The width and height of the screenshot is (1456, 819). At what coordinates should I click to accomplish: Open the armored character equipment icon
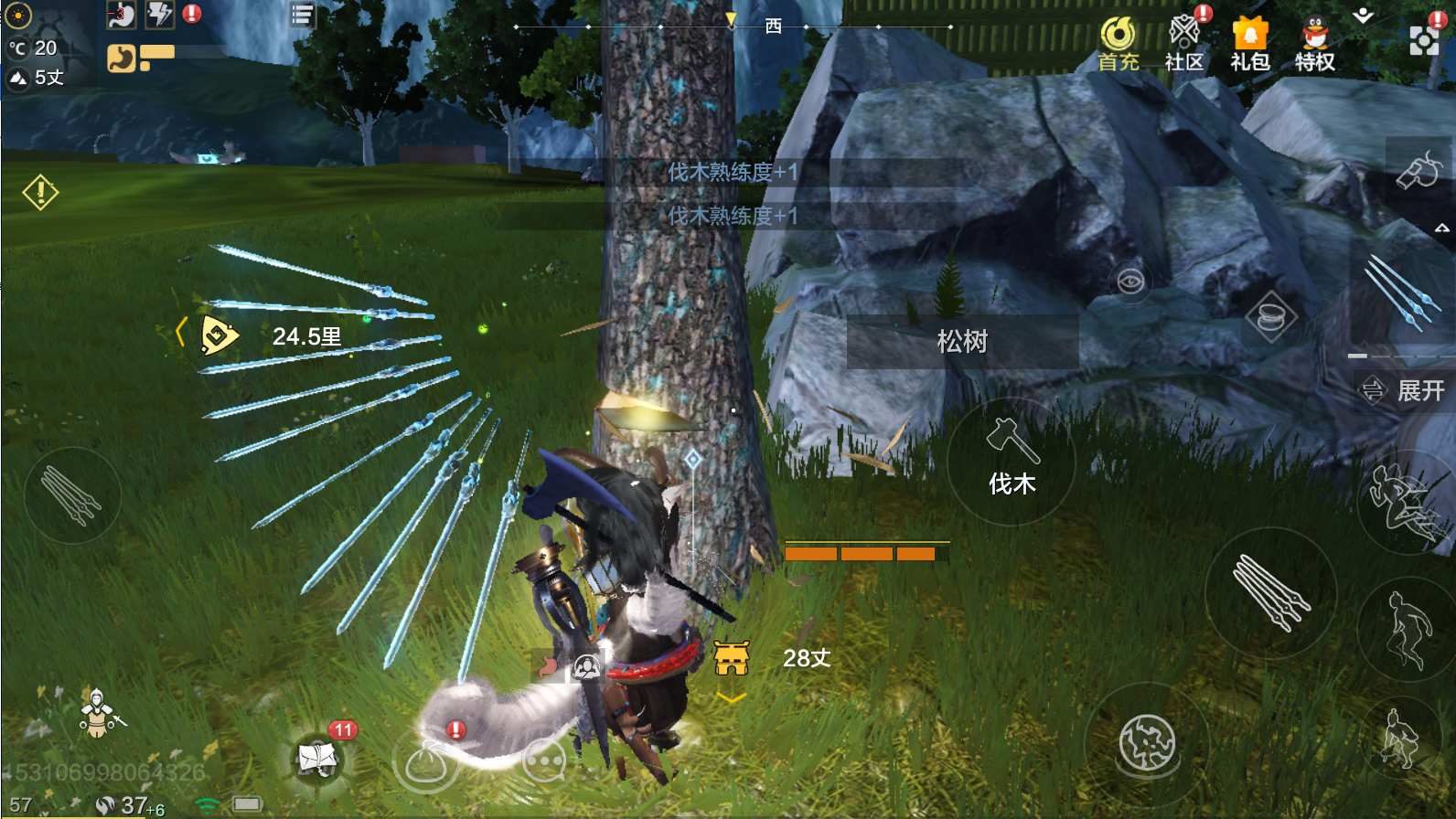coord(97,713)
